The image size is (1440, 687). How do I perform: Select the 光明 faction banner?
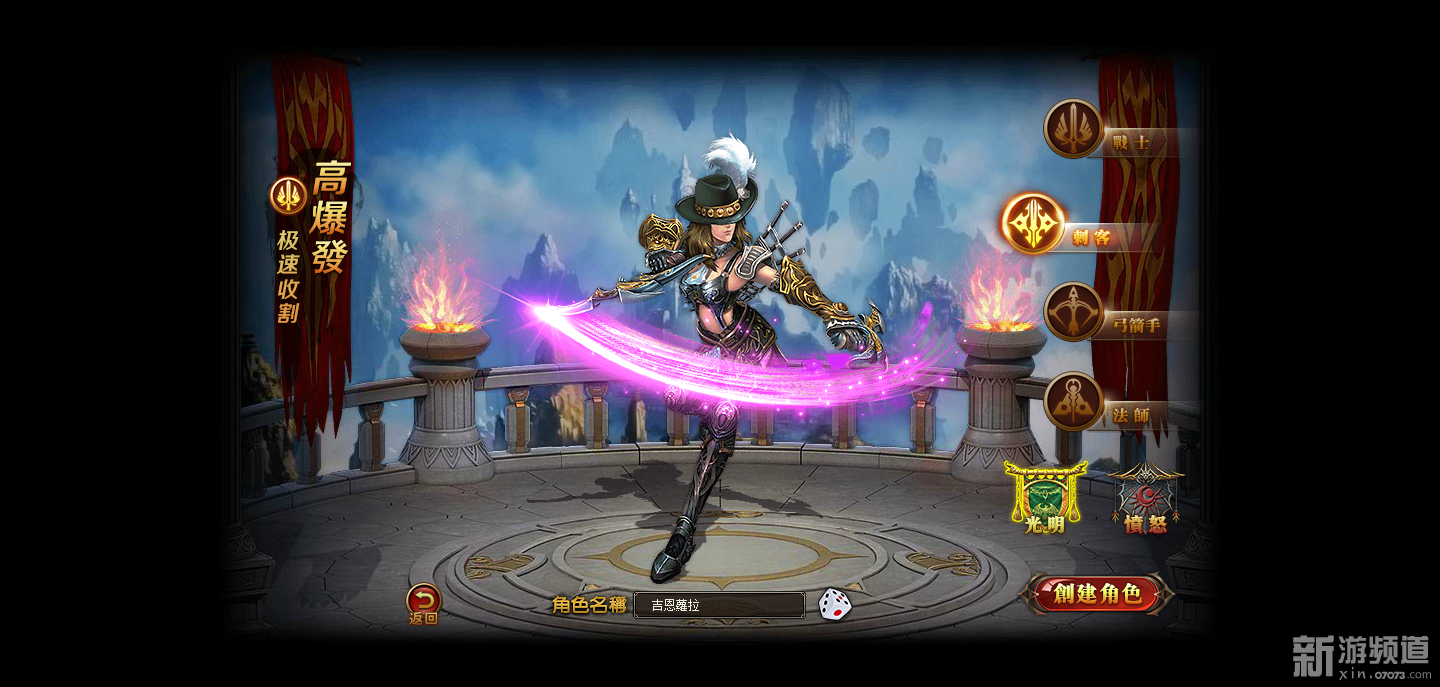pyautogui.click(x=1044, y=497)
